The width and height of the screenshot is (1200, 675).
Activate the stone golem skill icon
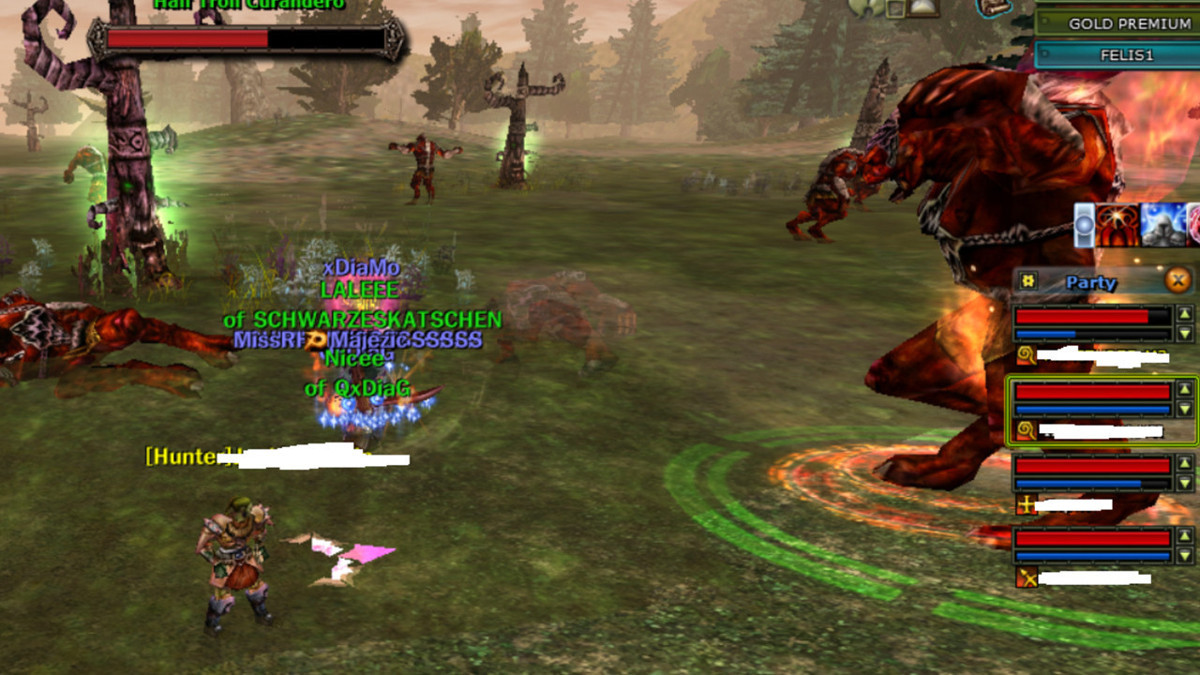1161,225
